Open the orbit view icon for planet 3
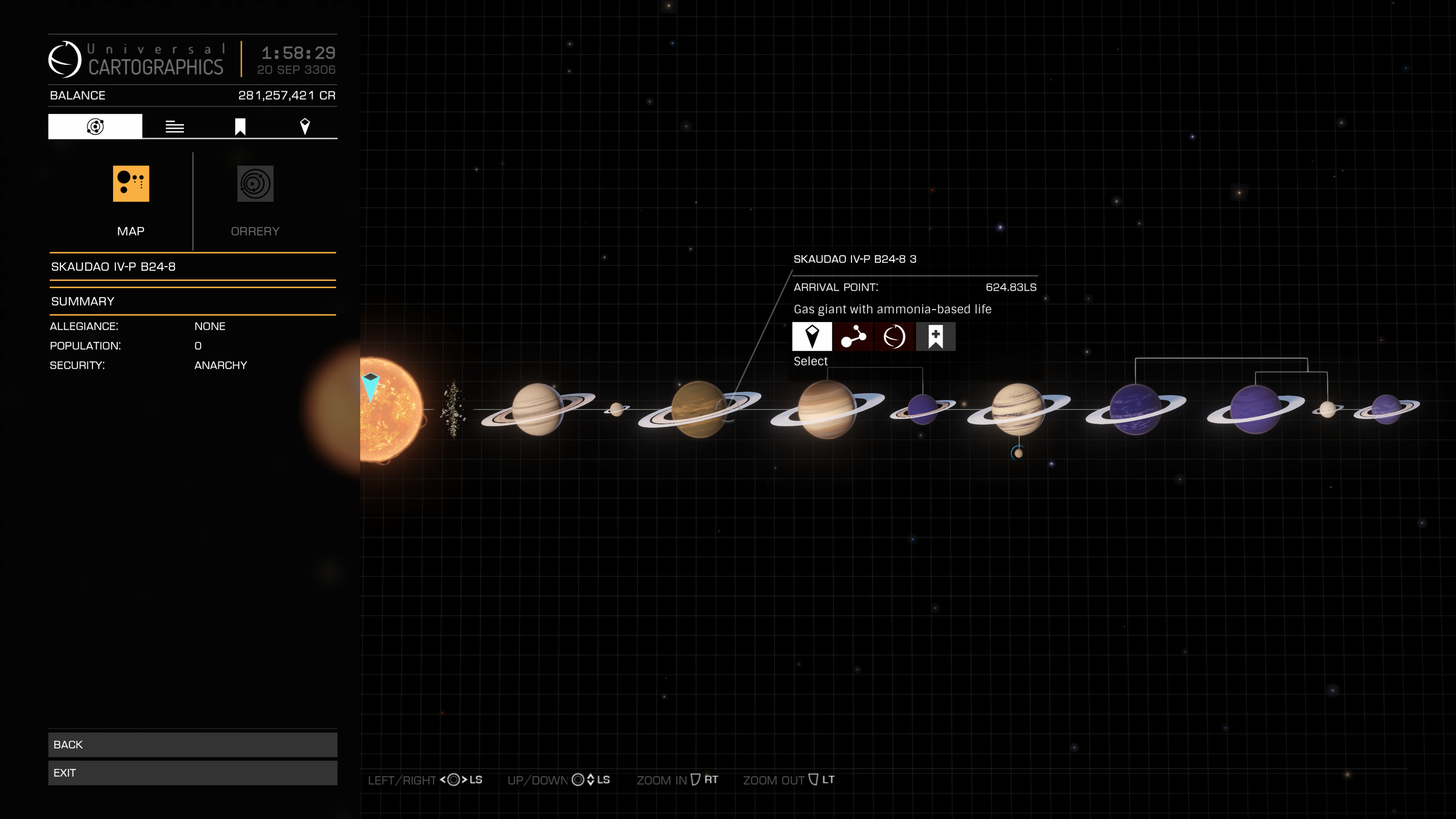 tap(894, 337)
